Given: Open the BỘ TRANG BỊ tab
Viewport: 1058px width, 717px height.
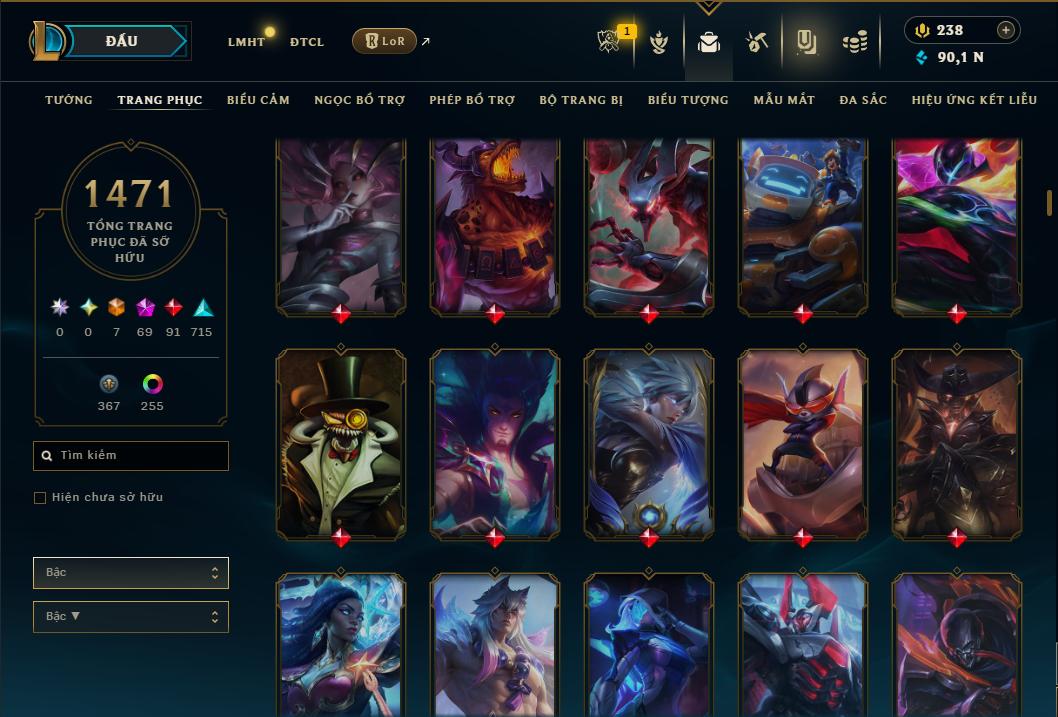Looking at the screenshot, I should click(x=581, y=100).
